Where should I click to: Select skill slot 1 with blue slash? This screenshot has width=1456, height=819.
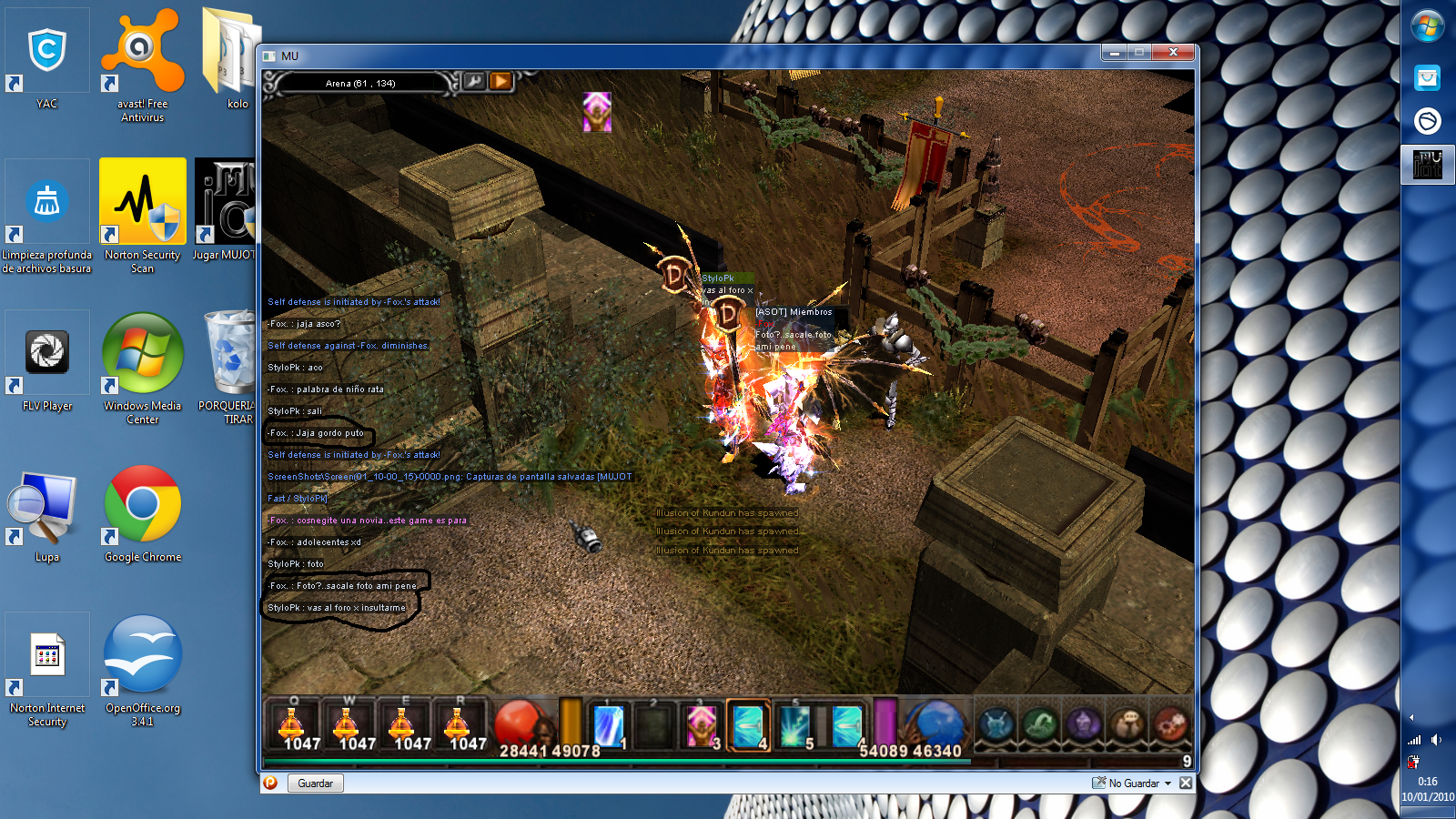pyautogui.click(x=608, y=727)
